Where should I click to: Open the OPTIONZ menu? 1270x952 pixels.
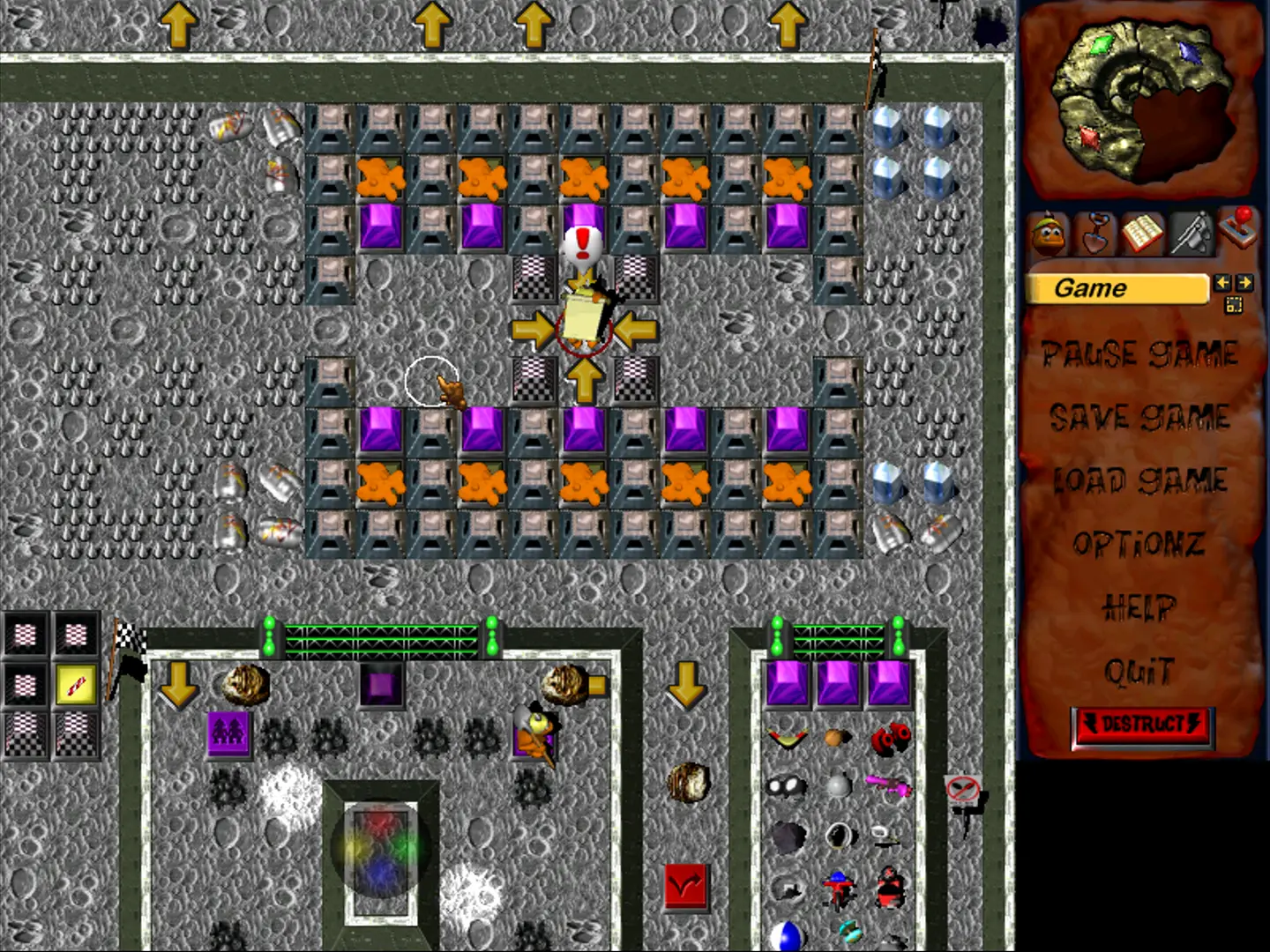click(1139, 544)
